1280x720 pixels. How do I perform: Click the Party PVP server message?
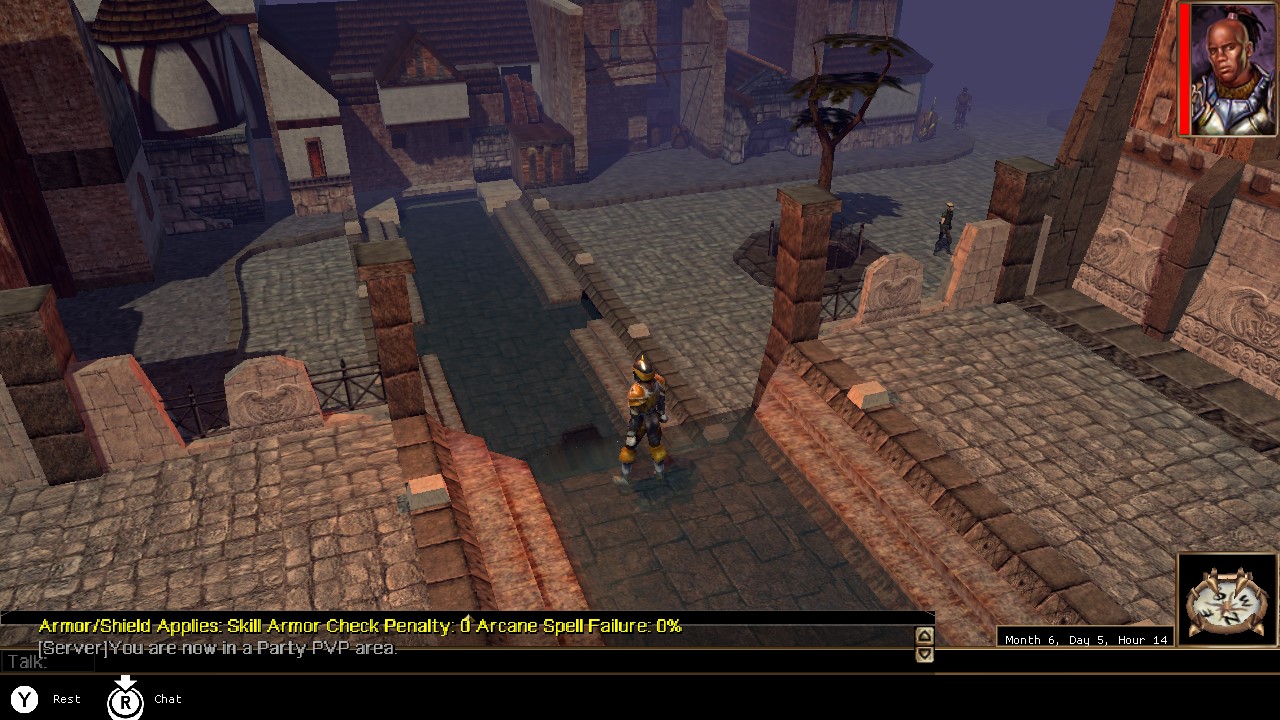click(x=220, y=647)
